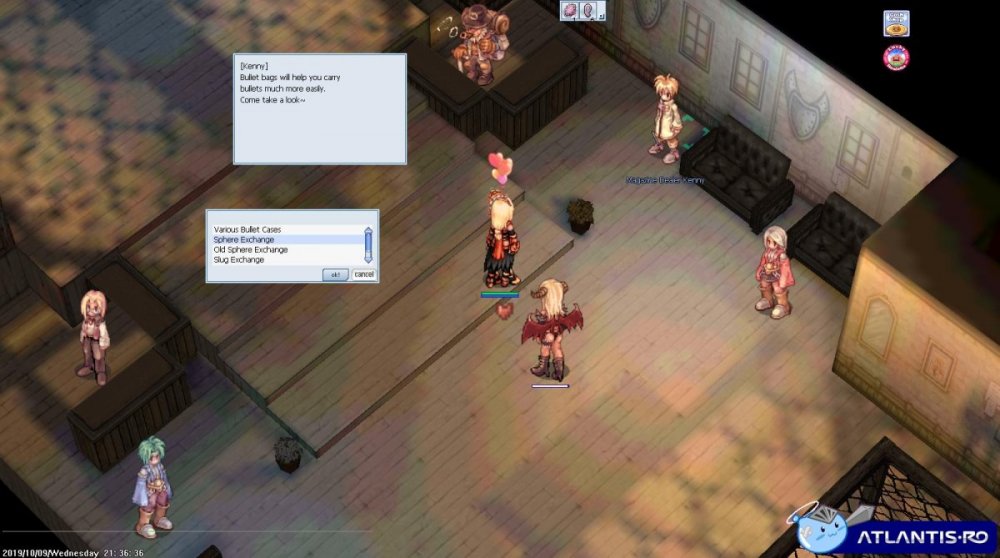
Task: Cancel the NPC menu dialog
Action: 364,274
